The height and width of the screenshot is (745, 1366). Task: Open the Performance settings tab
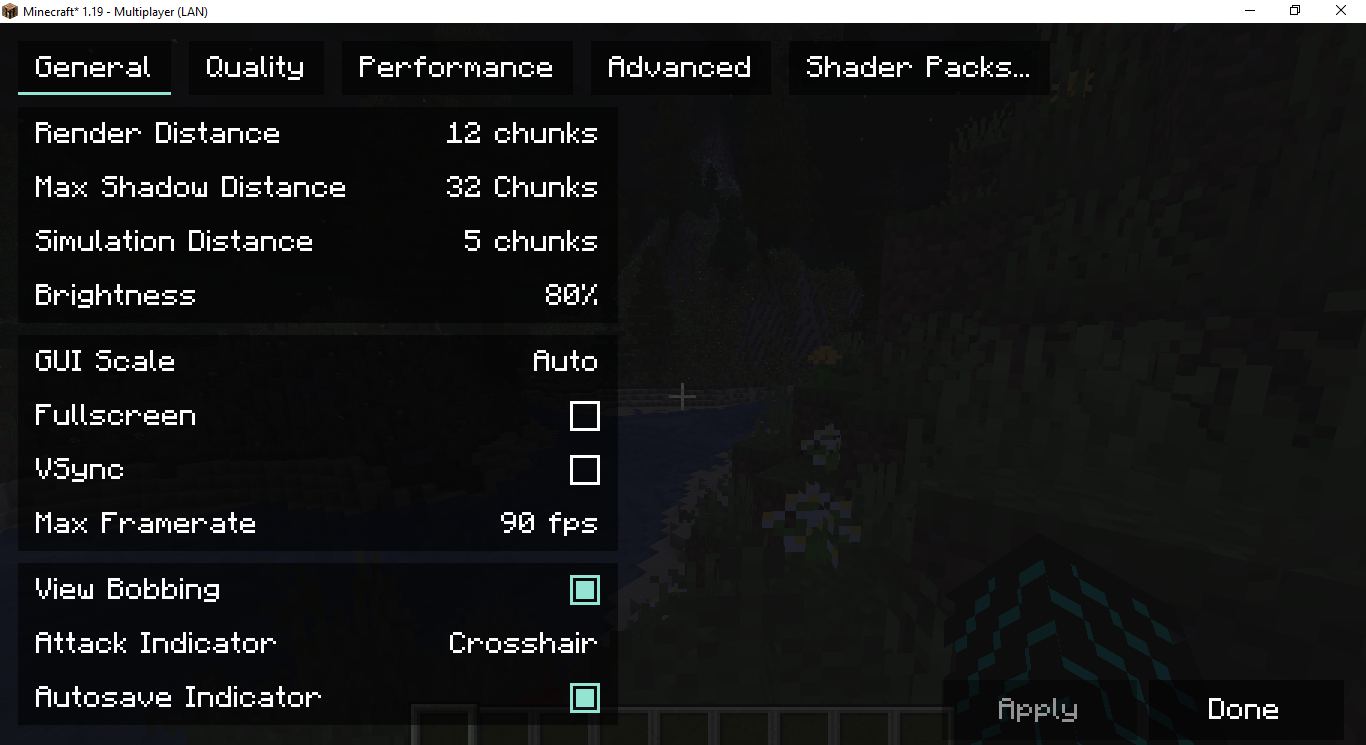pyautogui.click(x=456, y=67)
